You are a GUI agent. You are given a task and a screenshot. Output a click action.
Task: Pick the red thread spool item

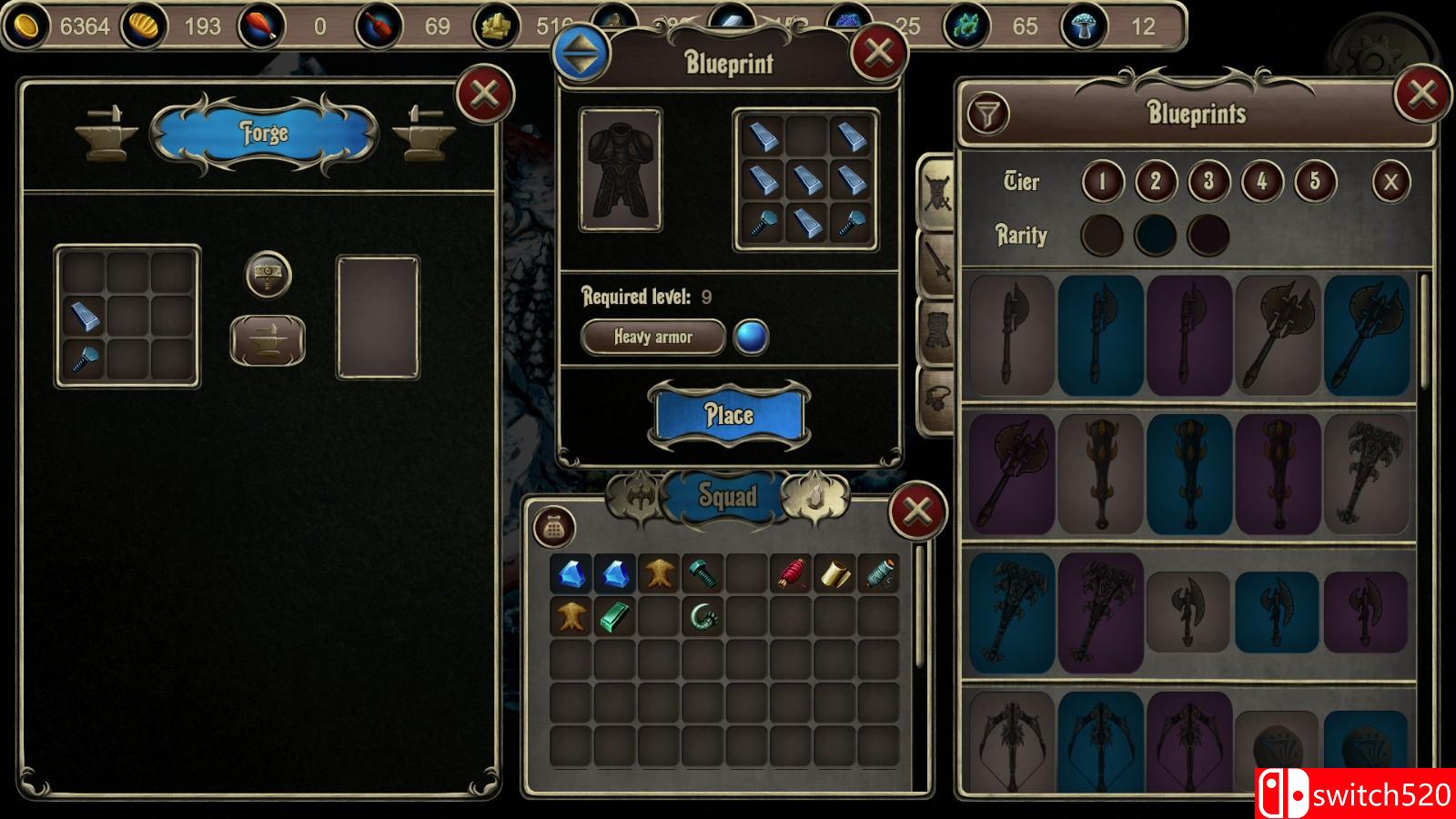click(791, 574)
